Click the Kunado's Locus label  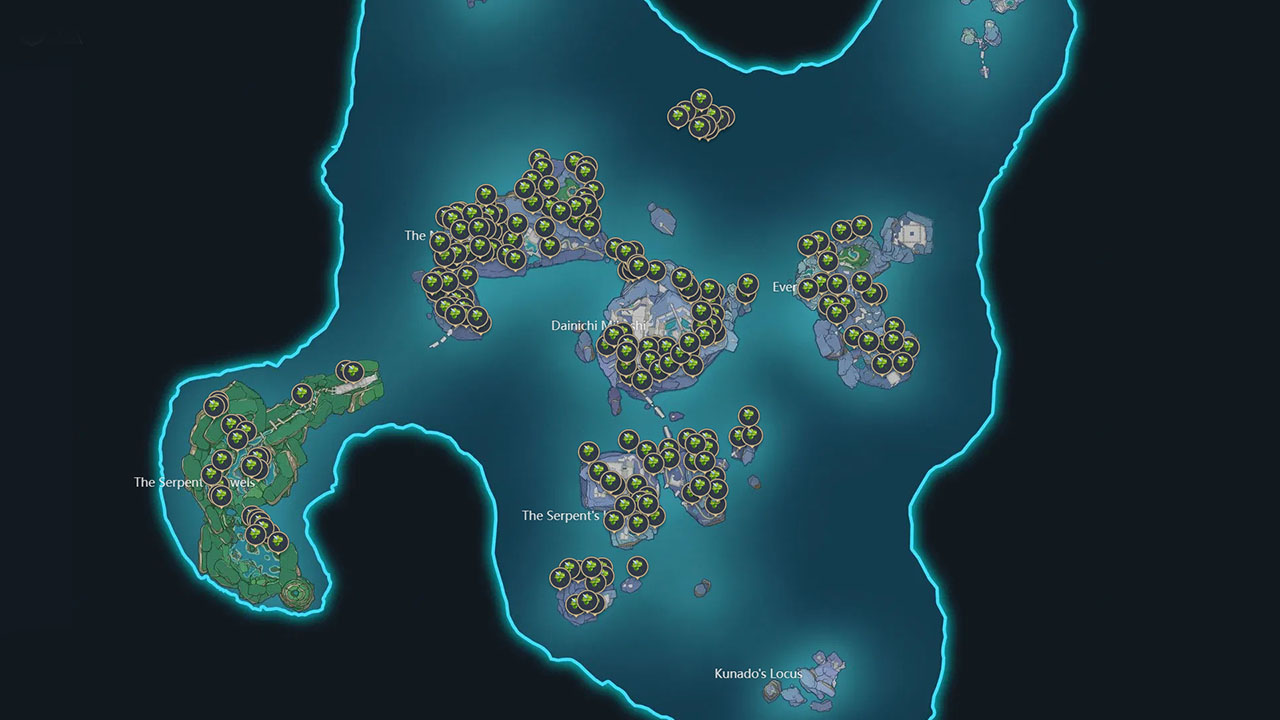coord(758,673)
